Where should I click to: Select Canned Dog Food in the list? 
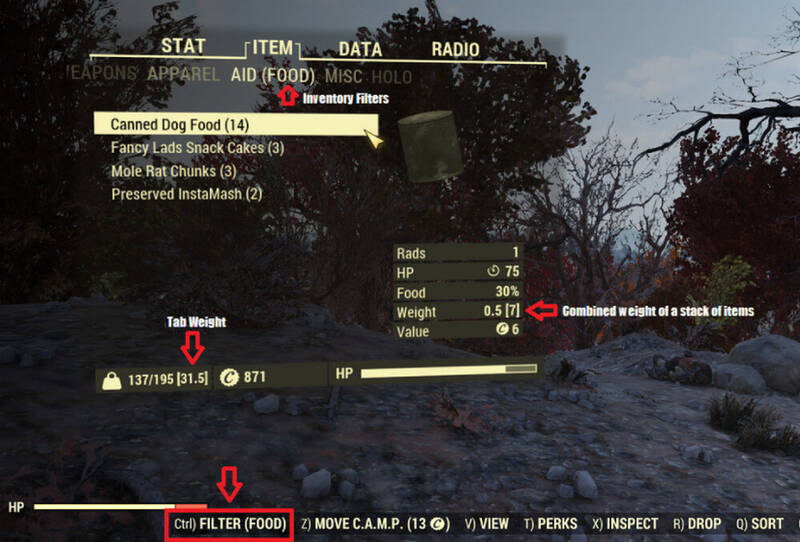(x=180, y=125)
